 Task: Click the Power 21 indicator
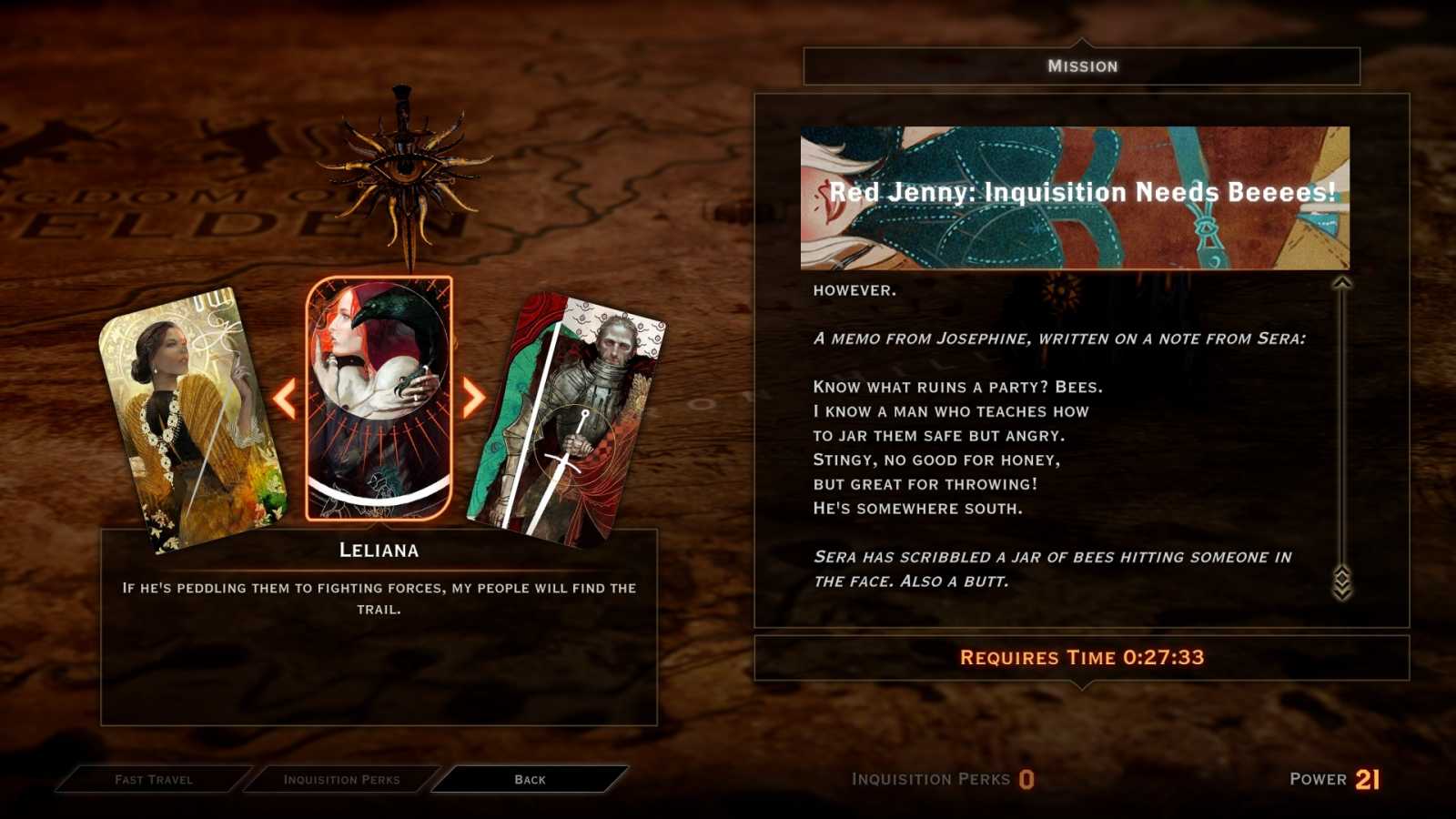[1336, 779]
